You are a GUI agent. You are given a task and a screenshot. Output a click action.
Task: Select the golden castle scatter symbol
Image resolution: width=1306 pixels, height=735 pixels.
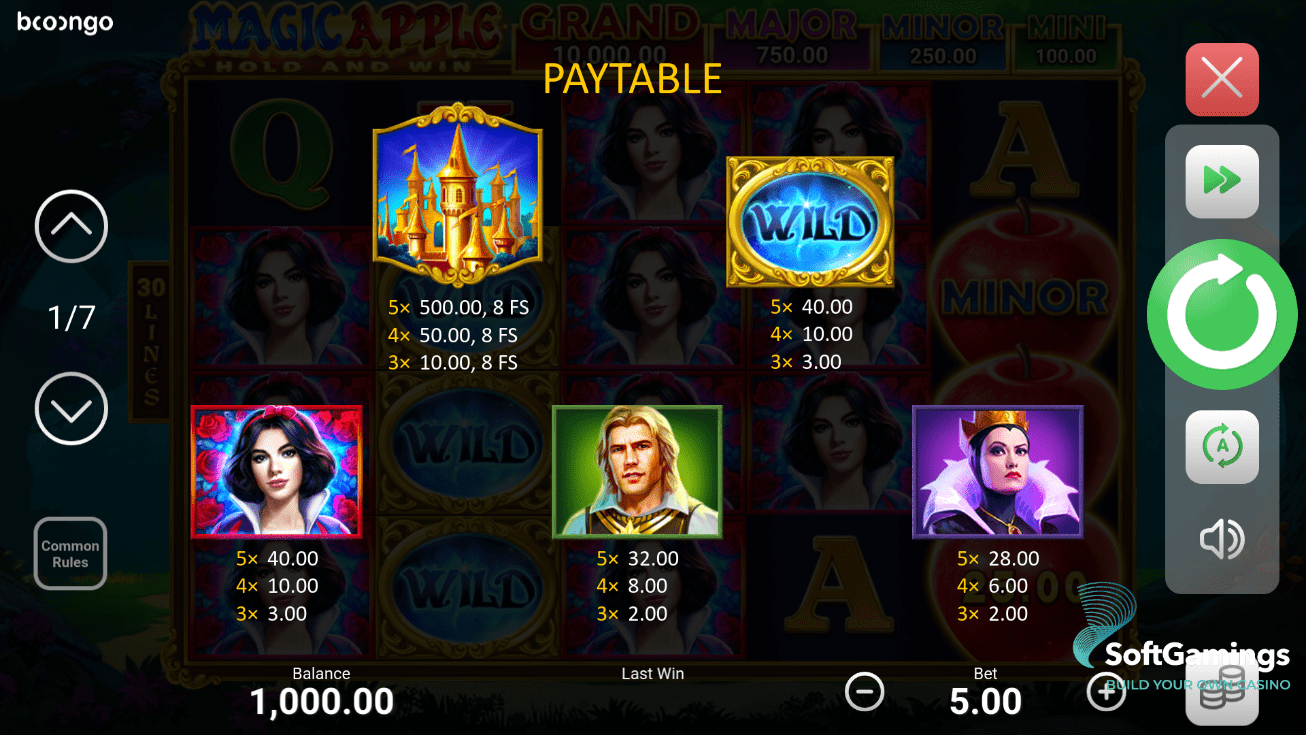[457, 195]
